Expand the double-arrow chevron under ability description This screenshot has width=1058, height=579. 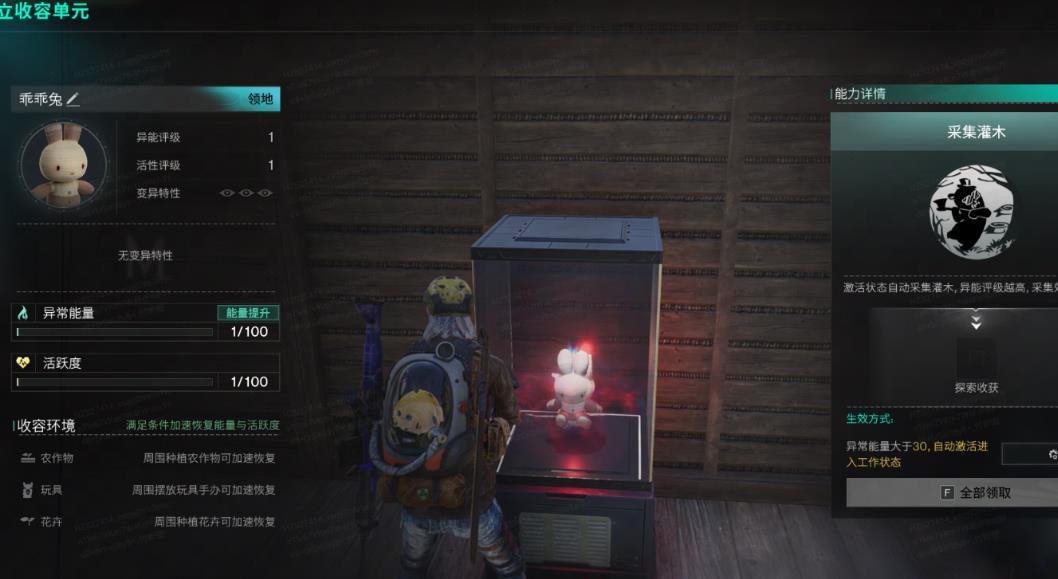click(x=976, y=322)
